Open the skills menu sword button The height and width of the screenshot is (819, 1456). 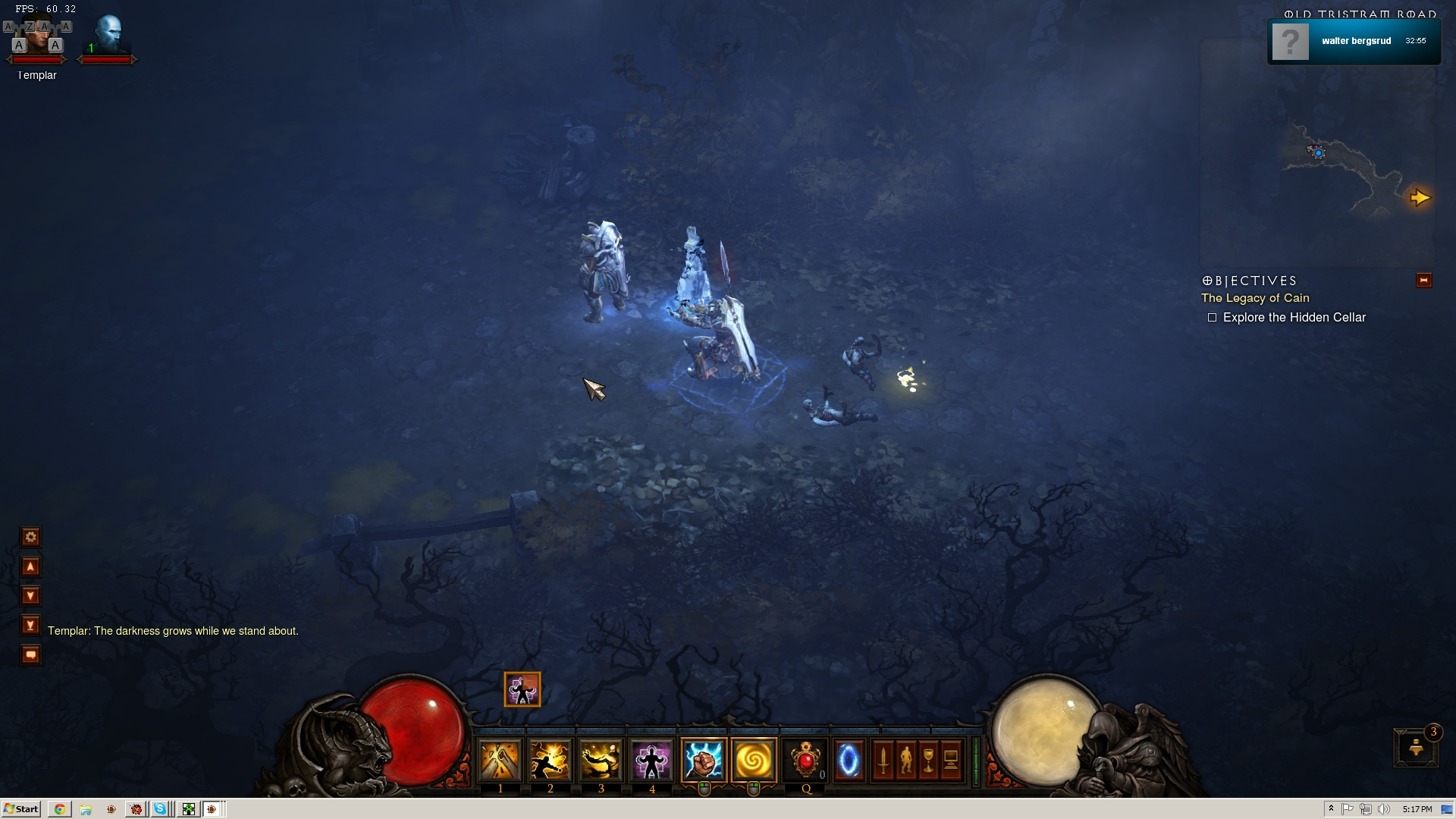point(883,760)
